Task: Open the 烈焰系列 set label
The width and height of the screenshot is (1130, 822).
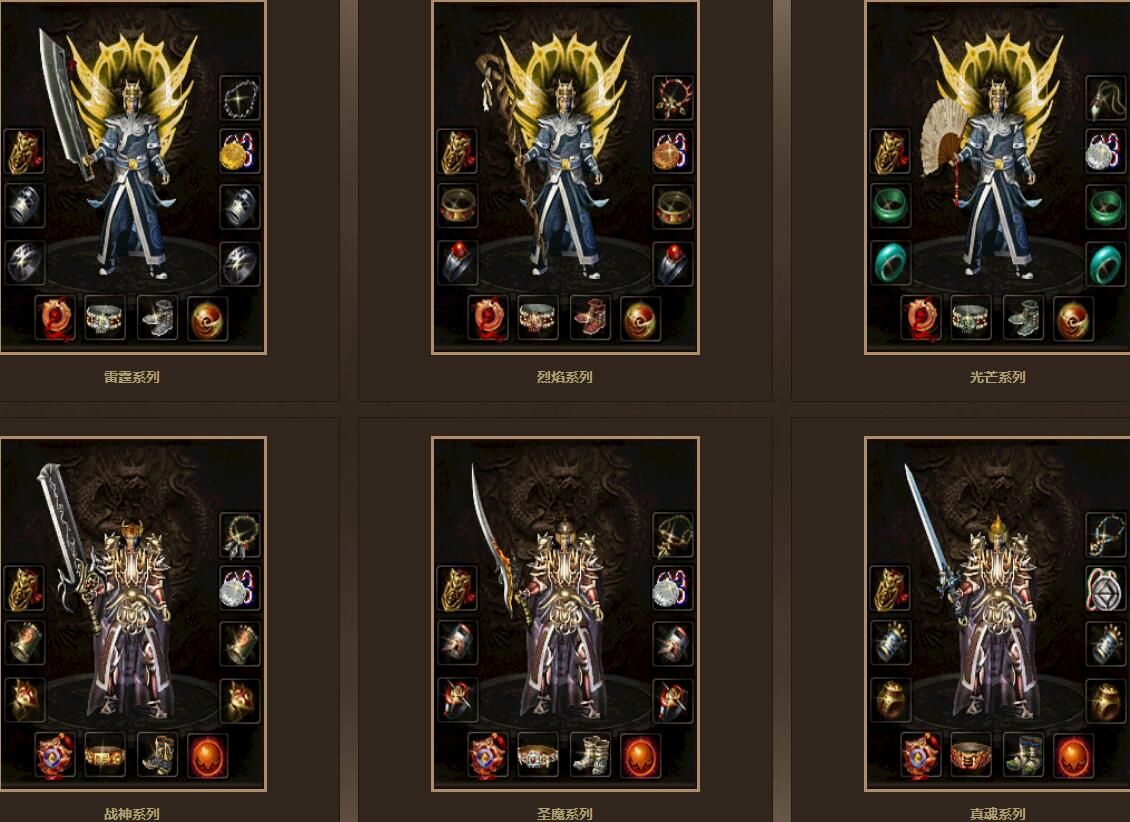Action: coord(565,377)
